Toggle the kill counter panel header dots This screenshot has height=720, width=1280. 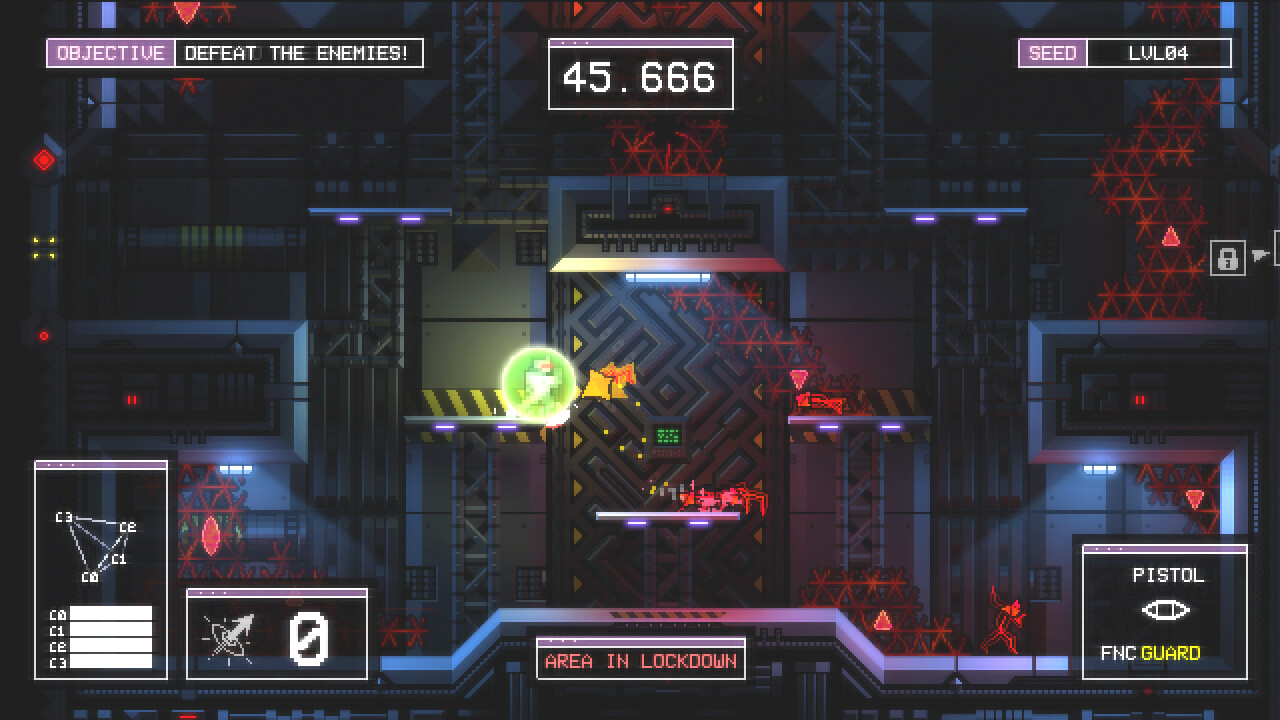[212, 594]
